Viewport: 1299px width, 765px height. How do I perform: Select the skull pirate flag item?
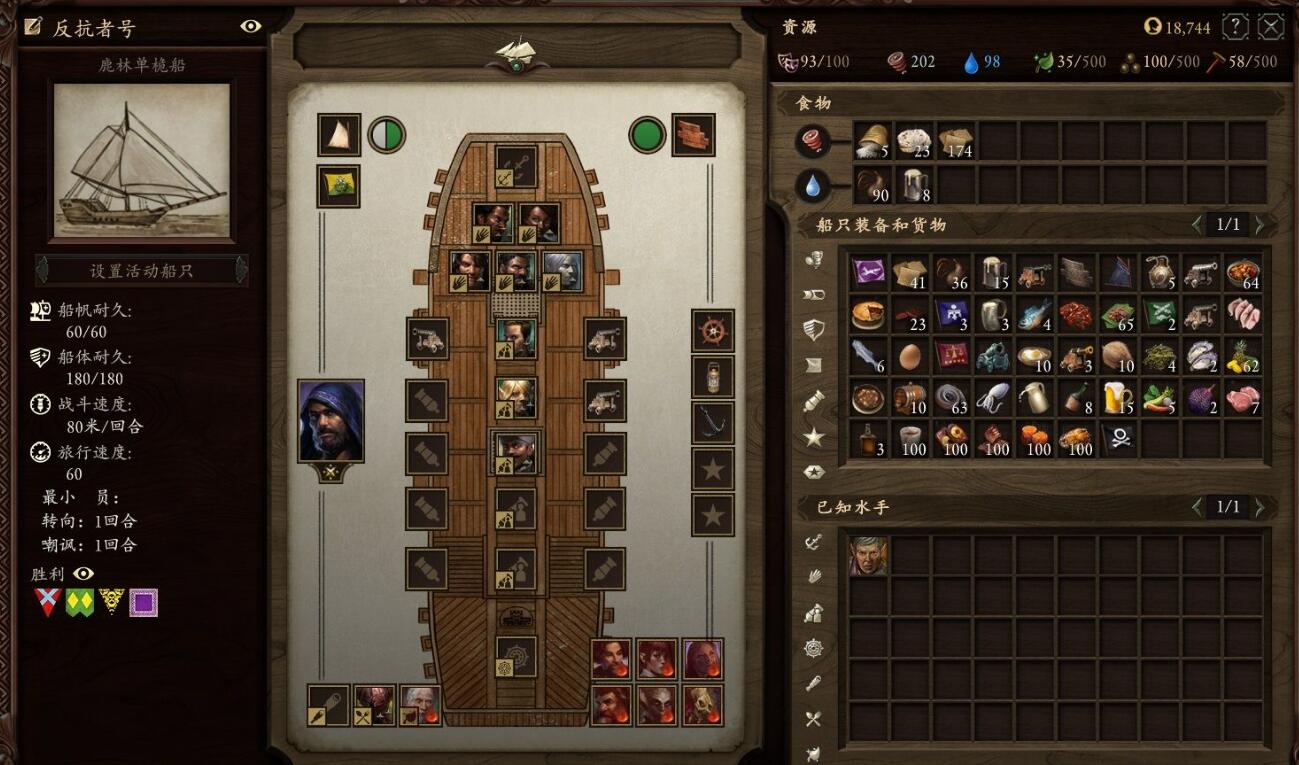pyautogui.click(x=1118, y=439)
